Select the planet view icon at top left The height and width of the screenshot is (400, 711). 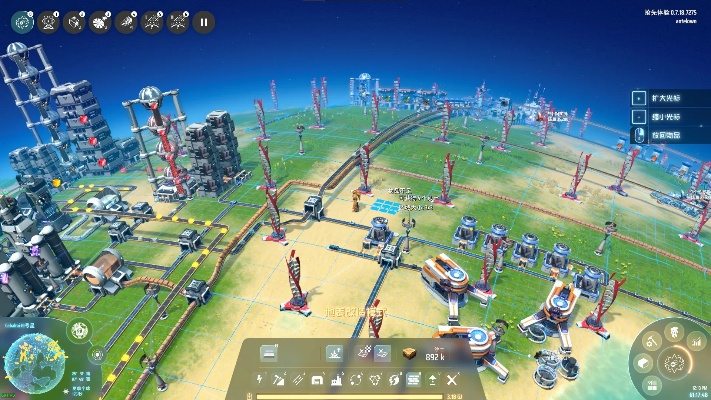coord(22,20)
